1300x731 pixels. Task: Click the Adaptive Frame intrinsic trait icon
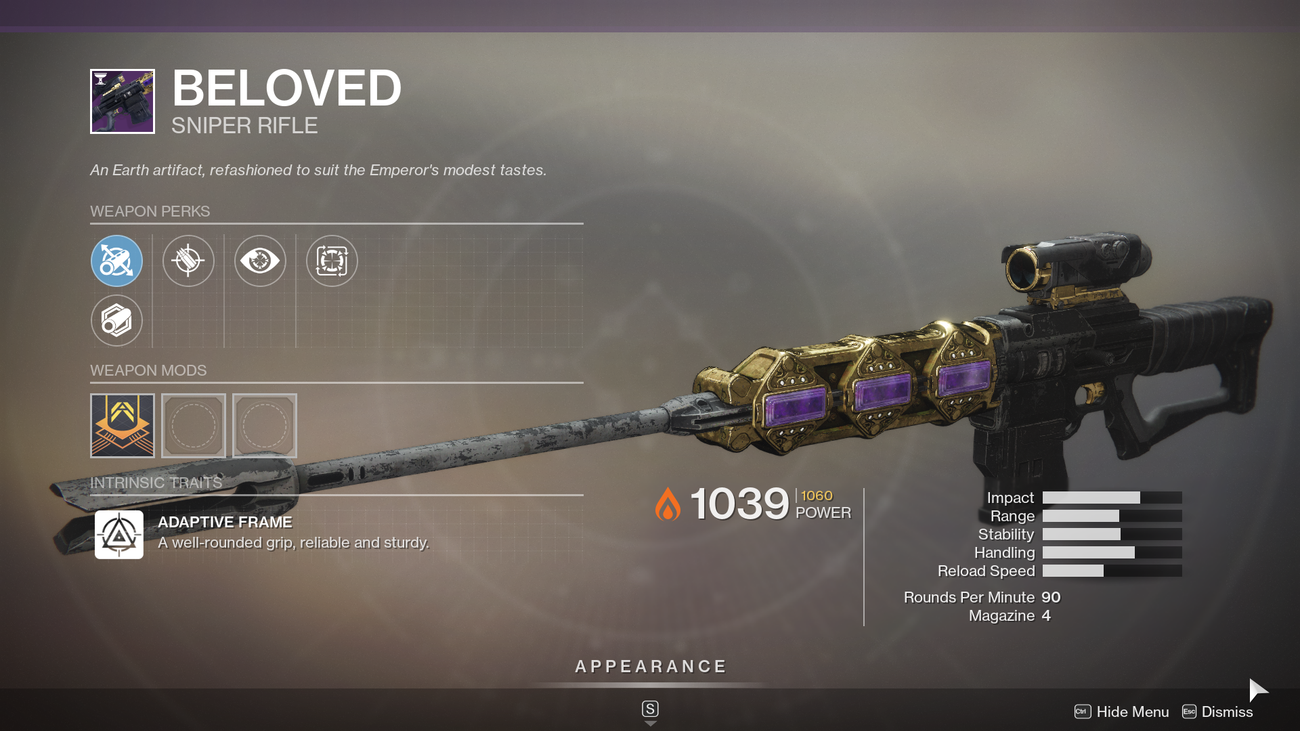[119, 534]
